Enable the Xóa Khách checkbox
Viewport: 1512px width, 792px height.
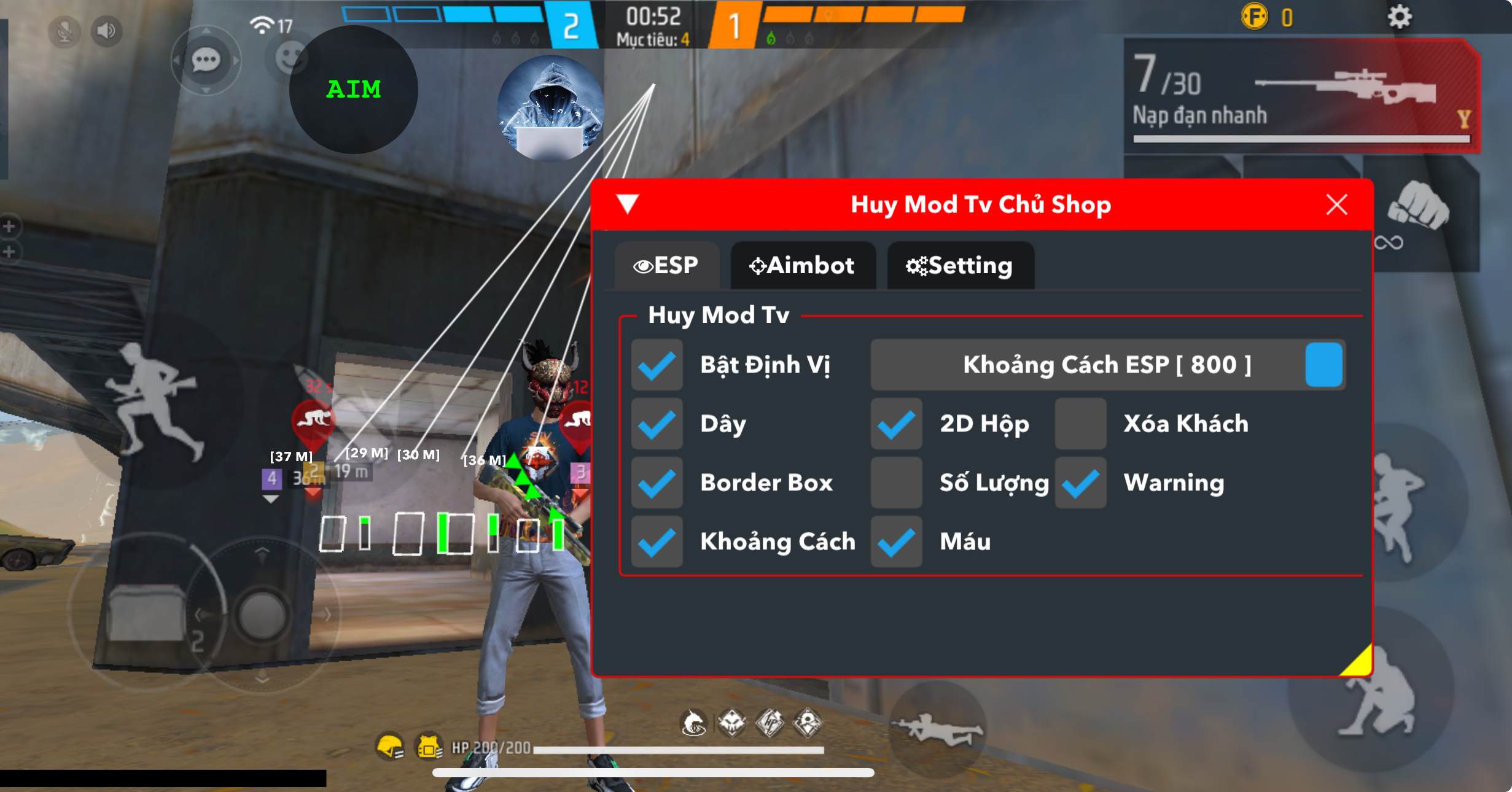tap(1080, 424)
